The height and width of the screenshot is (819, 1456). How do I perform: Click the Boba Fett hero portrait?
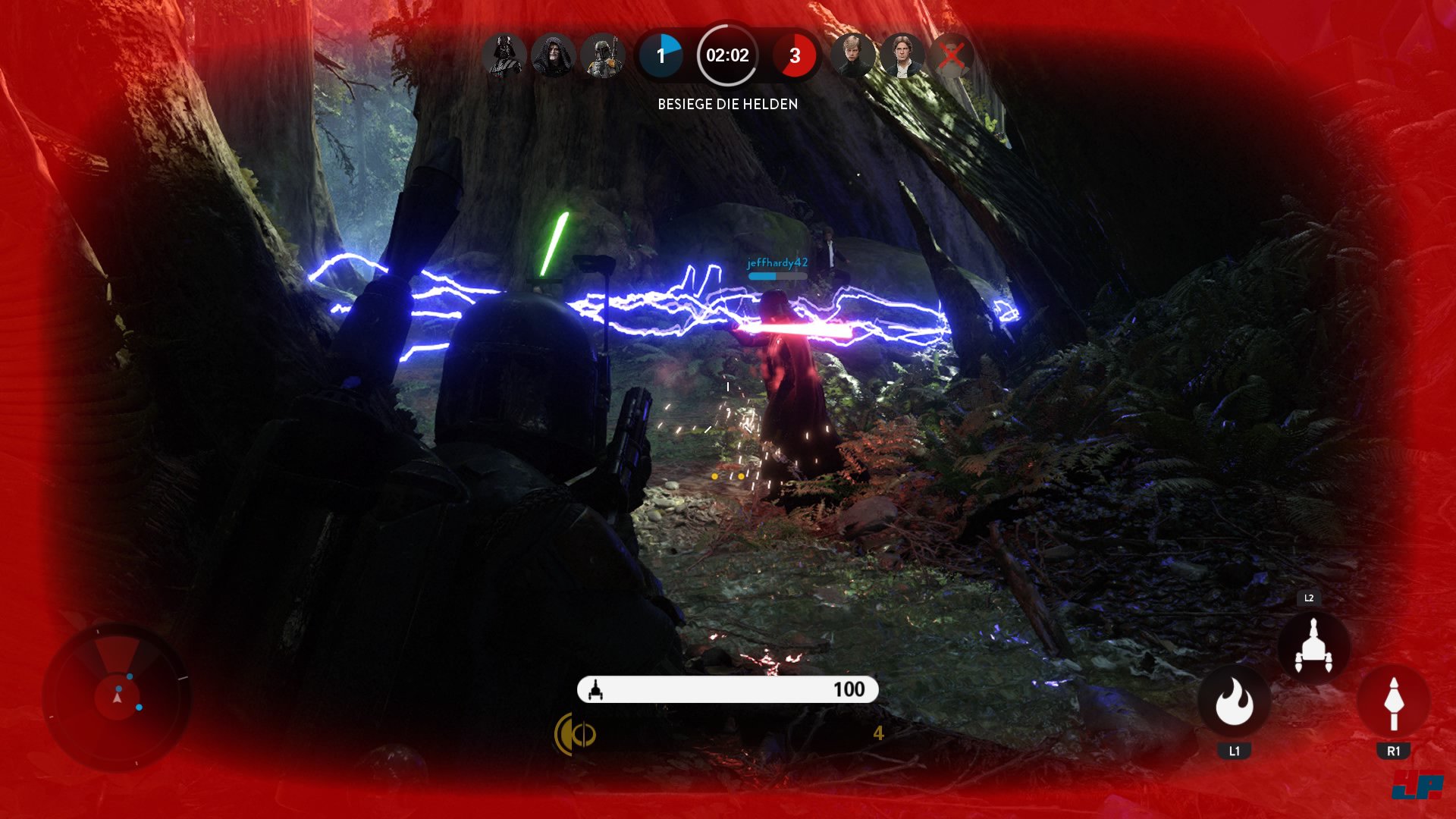[603, 55]
